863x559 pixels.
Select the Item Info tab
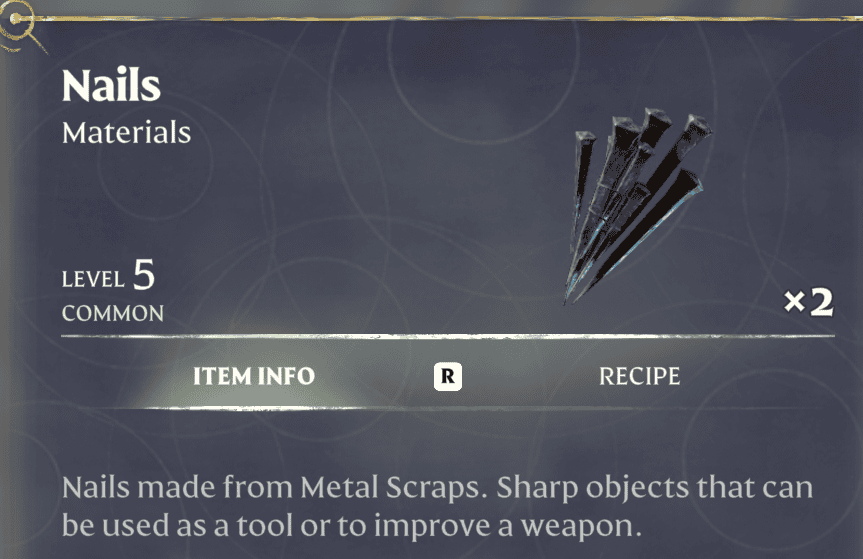pos(253,377)
